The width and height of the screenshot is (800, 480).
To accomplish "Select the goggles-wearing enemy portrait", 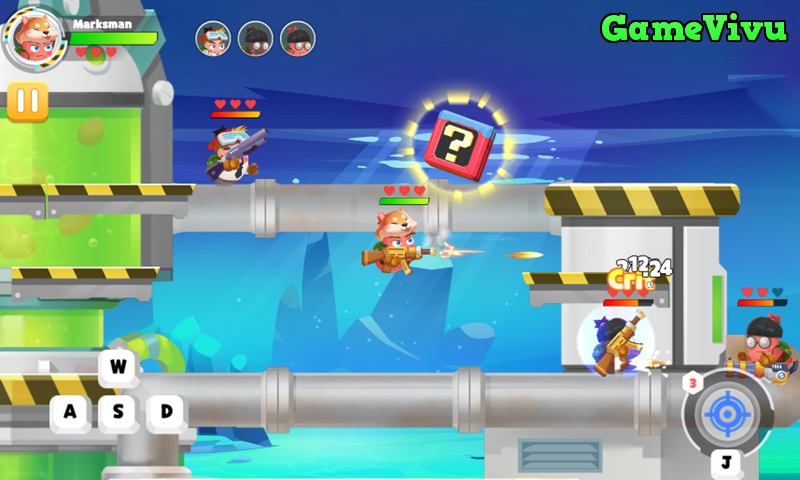I will click(x=213, y=38).
